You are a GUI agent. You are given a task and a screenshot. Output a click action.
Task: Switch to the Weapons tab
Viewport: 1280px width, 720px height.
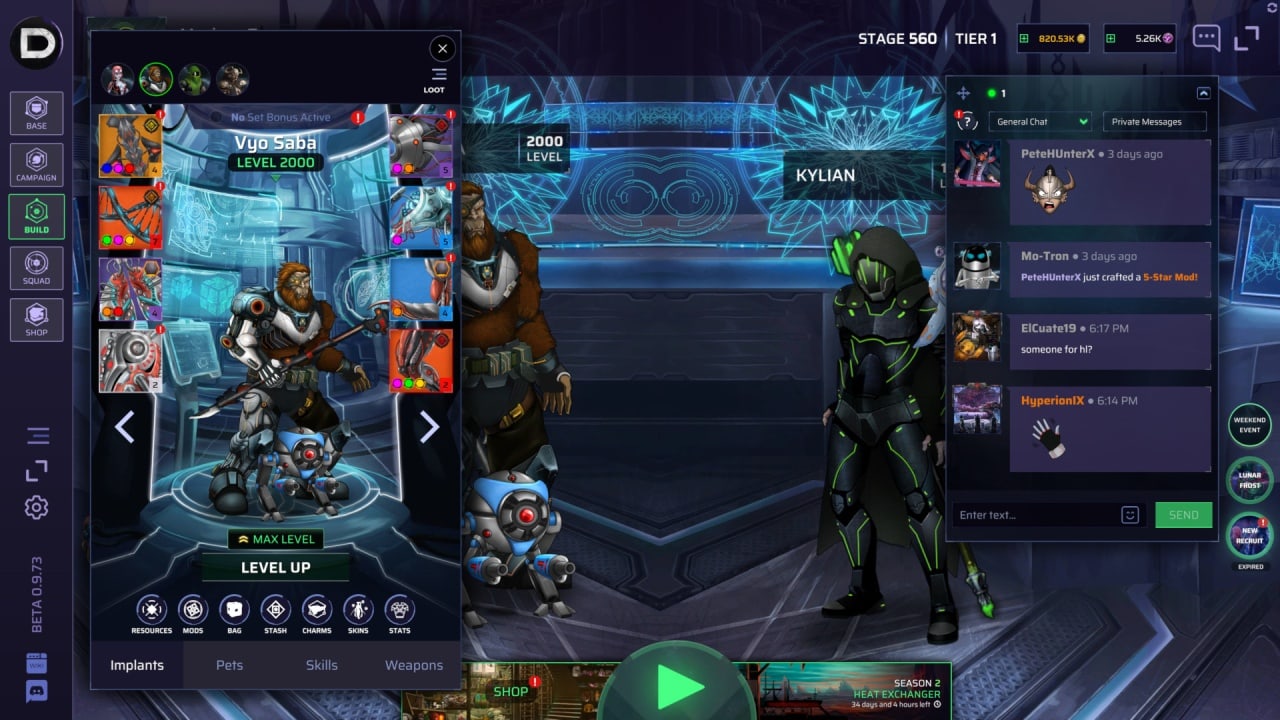point(414,665)
